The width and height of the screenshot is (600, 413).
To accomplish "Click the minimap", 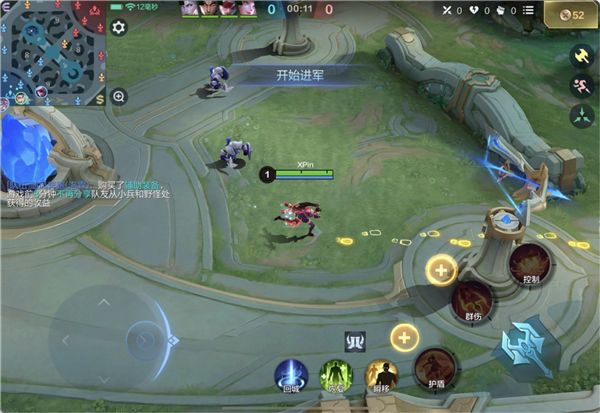I will (54, 50).
